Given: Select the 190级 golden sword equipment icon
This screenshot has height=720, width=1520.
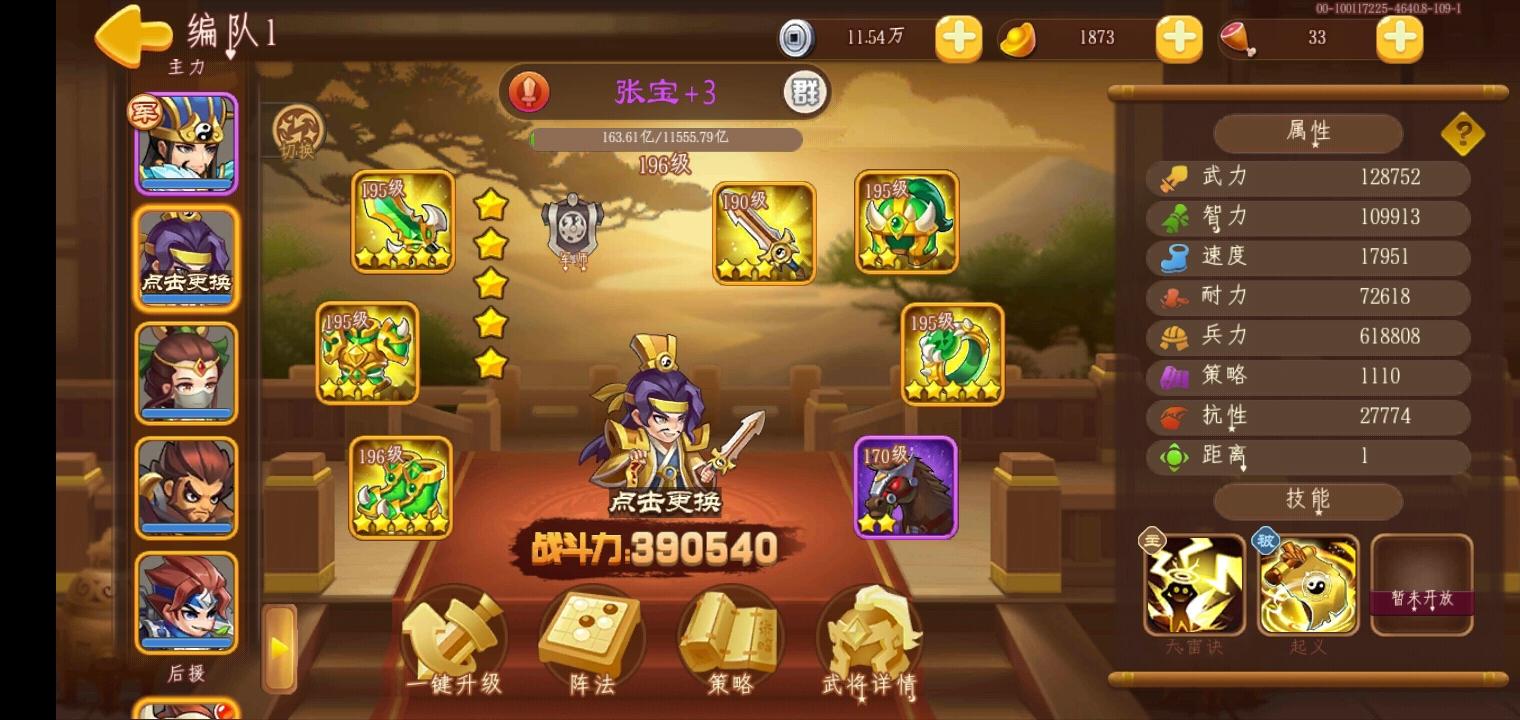Looking at the screenshot, I should (763, 234).
